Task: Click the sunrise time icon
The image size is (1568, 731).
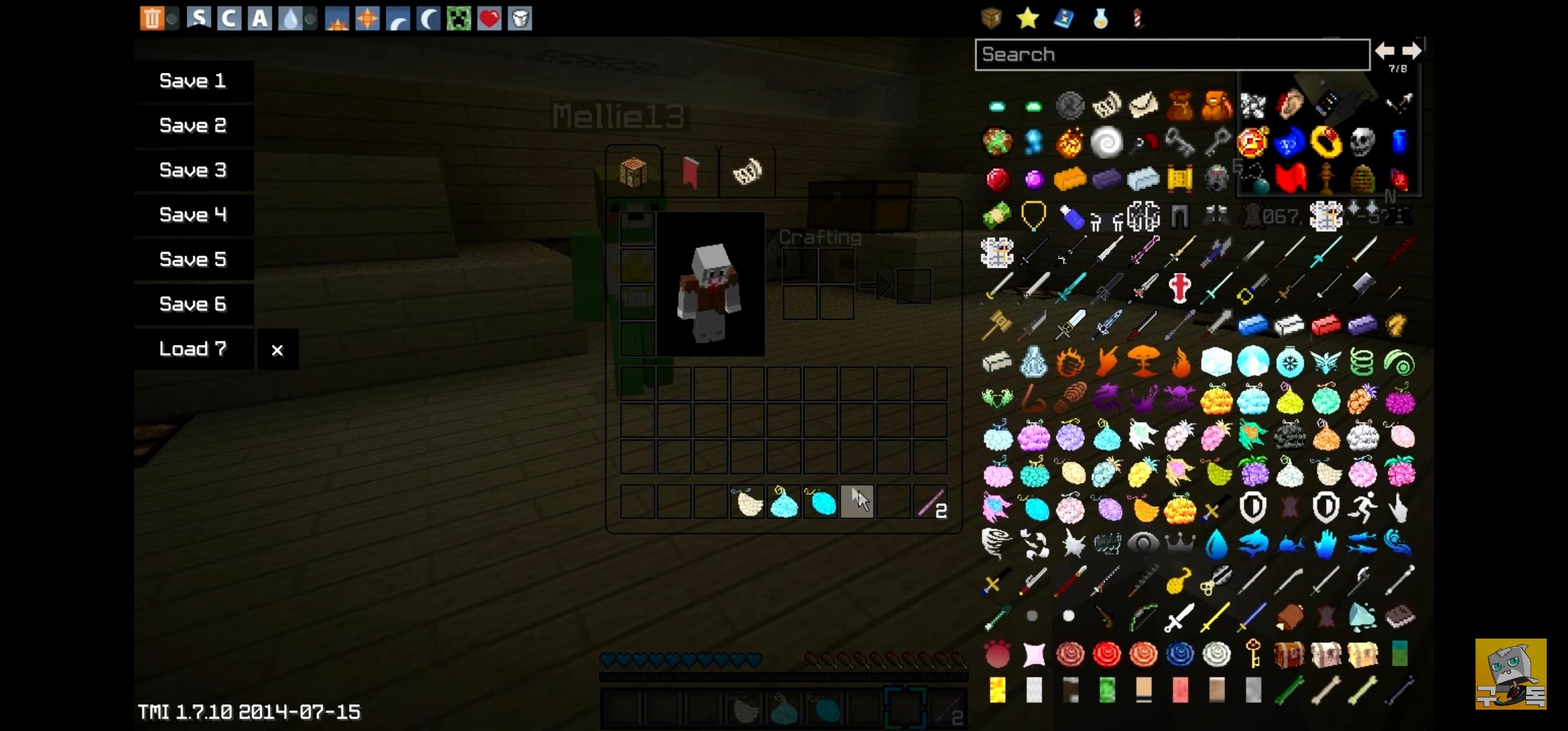Action: [x=337, y=19]
